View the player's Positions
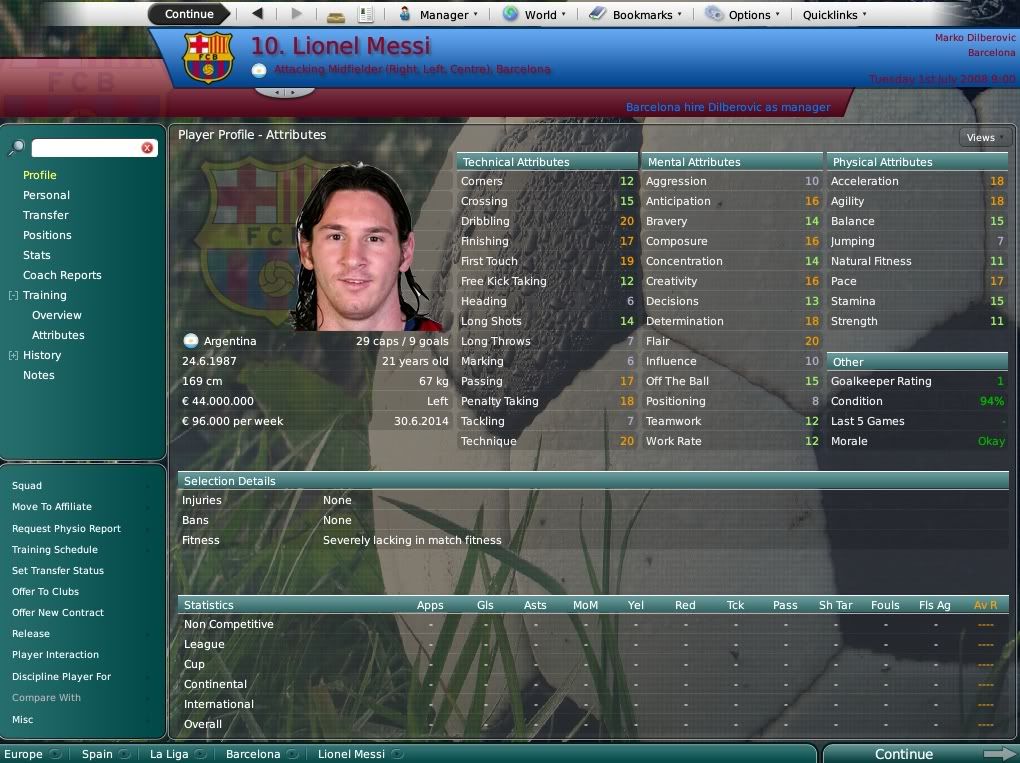Viewport: 1020px width, 763px height. 47,235
